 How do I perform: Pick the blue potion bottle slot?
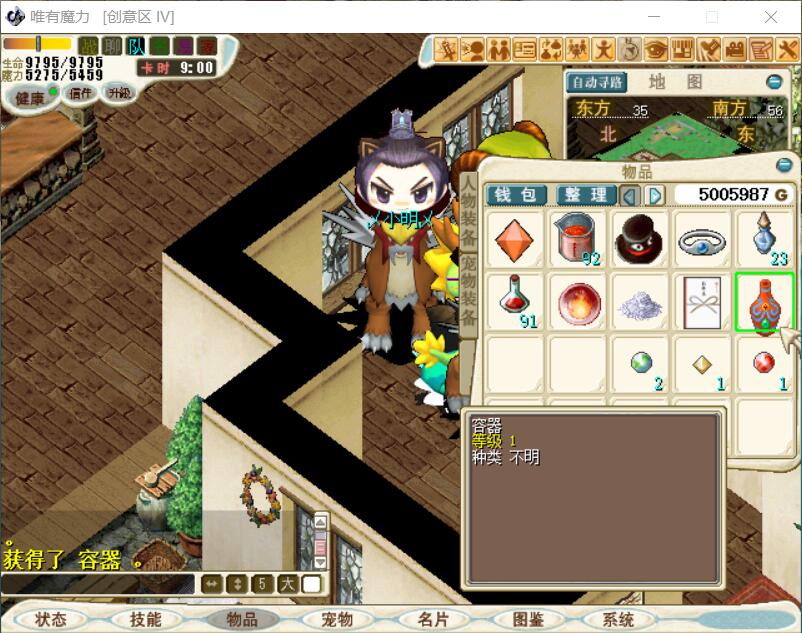click(765, 239)
